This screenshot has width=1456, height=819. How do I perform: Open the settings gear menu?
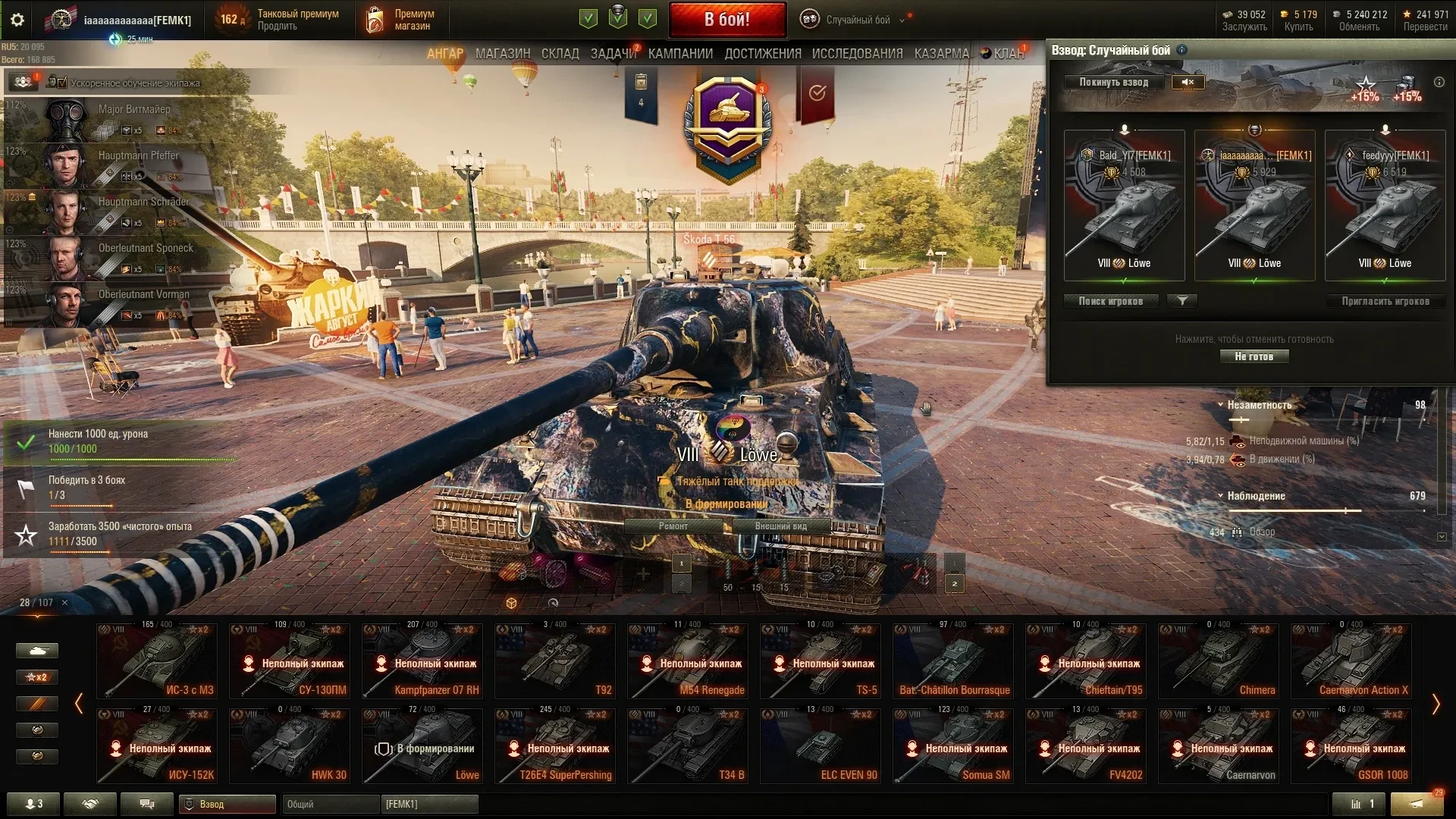click(x=17, y=20)
